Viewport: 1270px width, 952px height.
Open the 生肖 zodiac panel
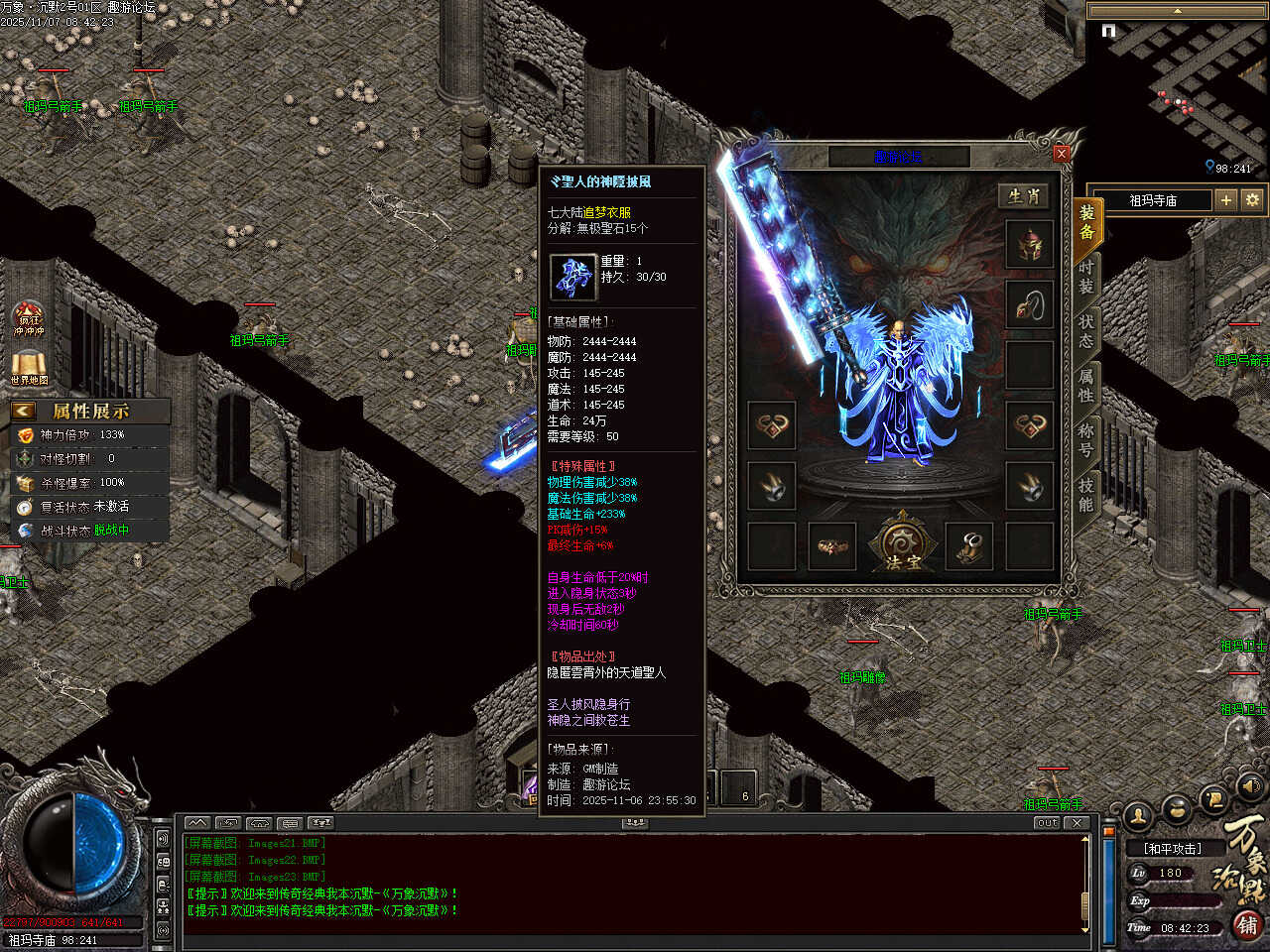1024,196
